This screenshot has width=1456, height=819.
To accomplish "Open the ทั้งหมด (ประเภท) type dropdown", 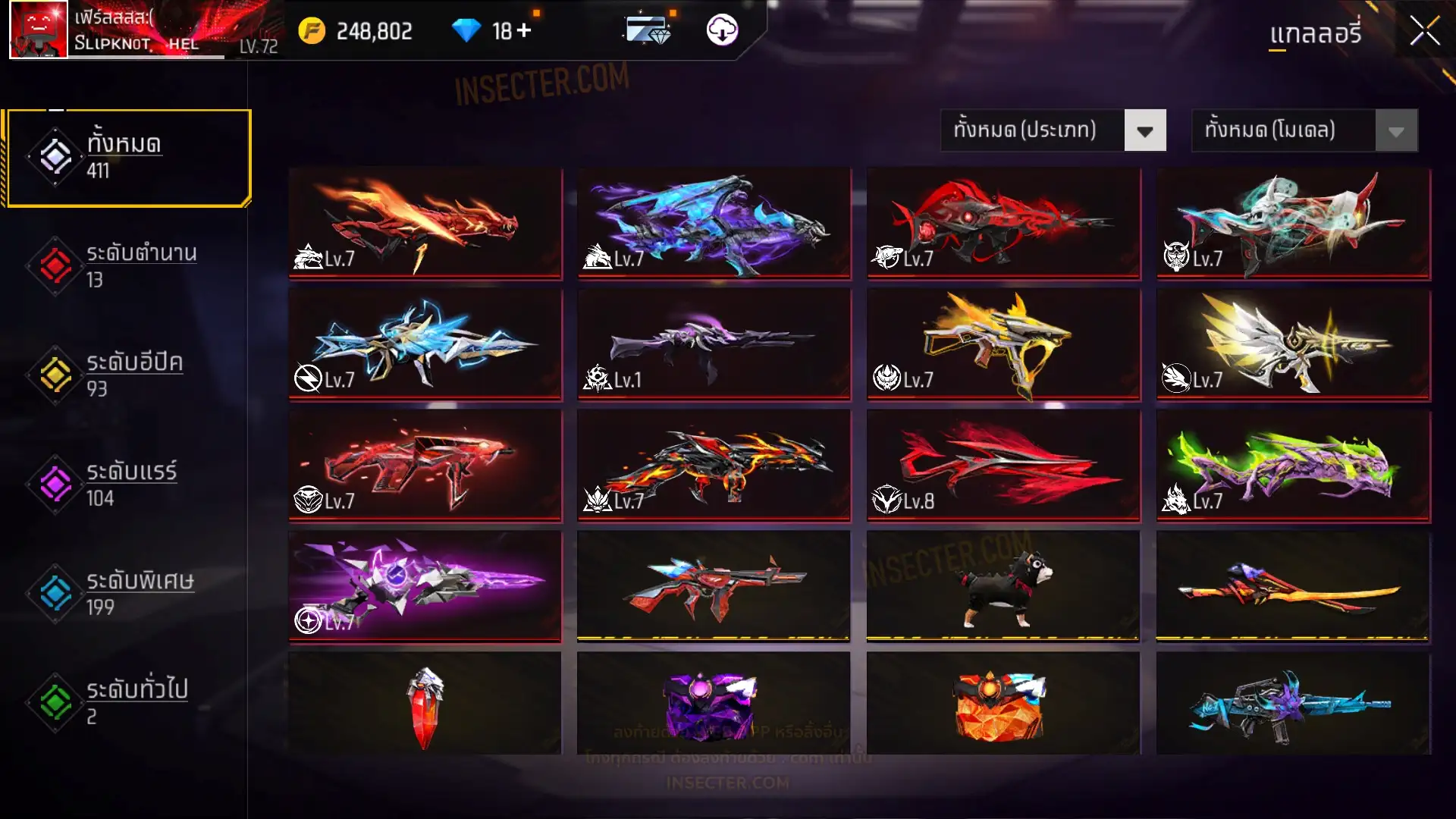I will click(1053, 130).
